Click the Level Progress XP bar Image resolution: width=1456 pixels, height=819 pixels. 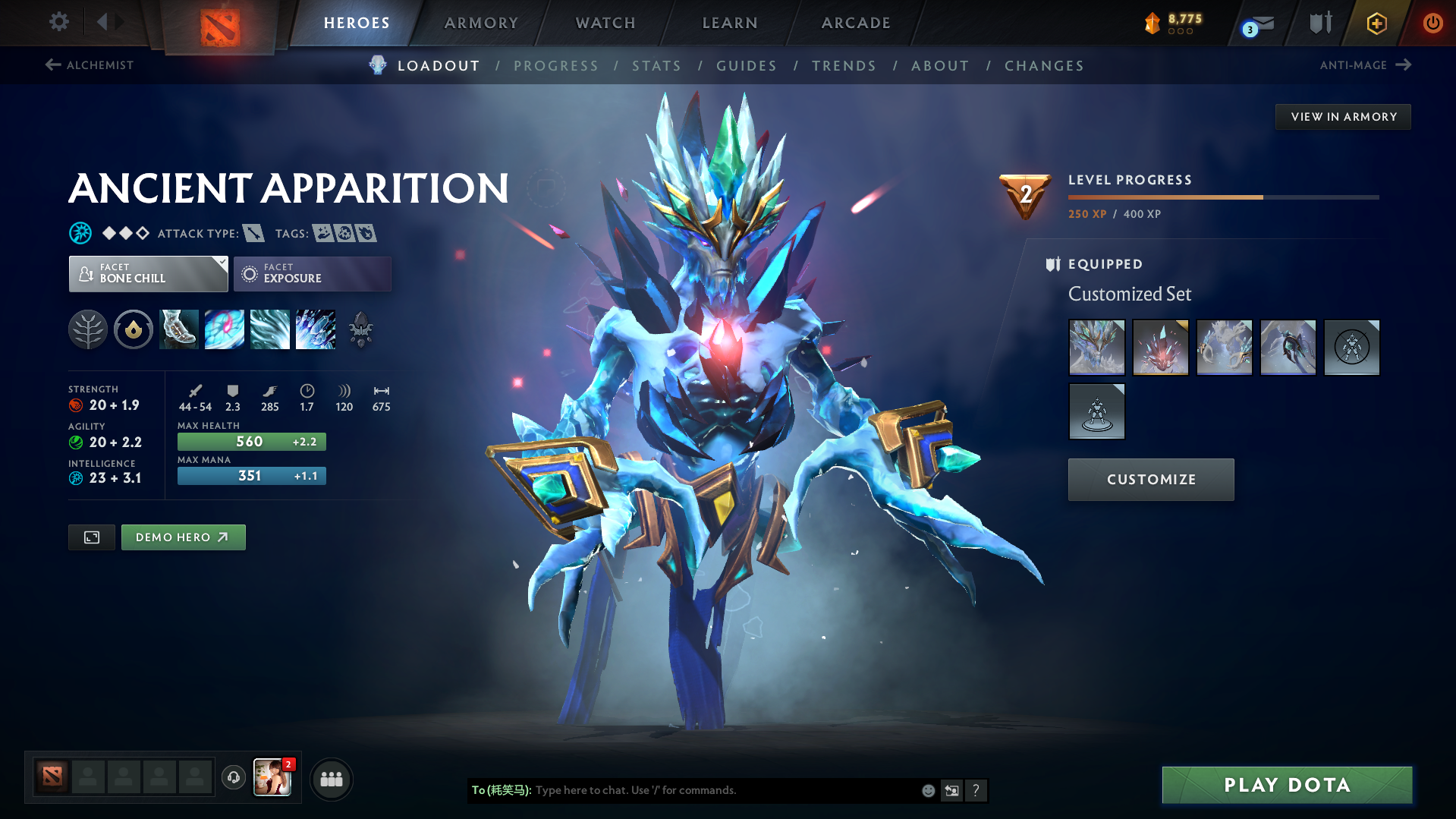pos(1222,196)
